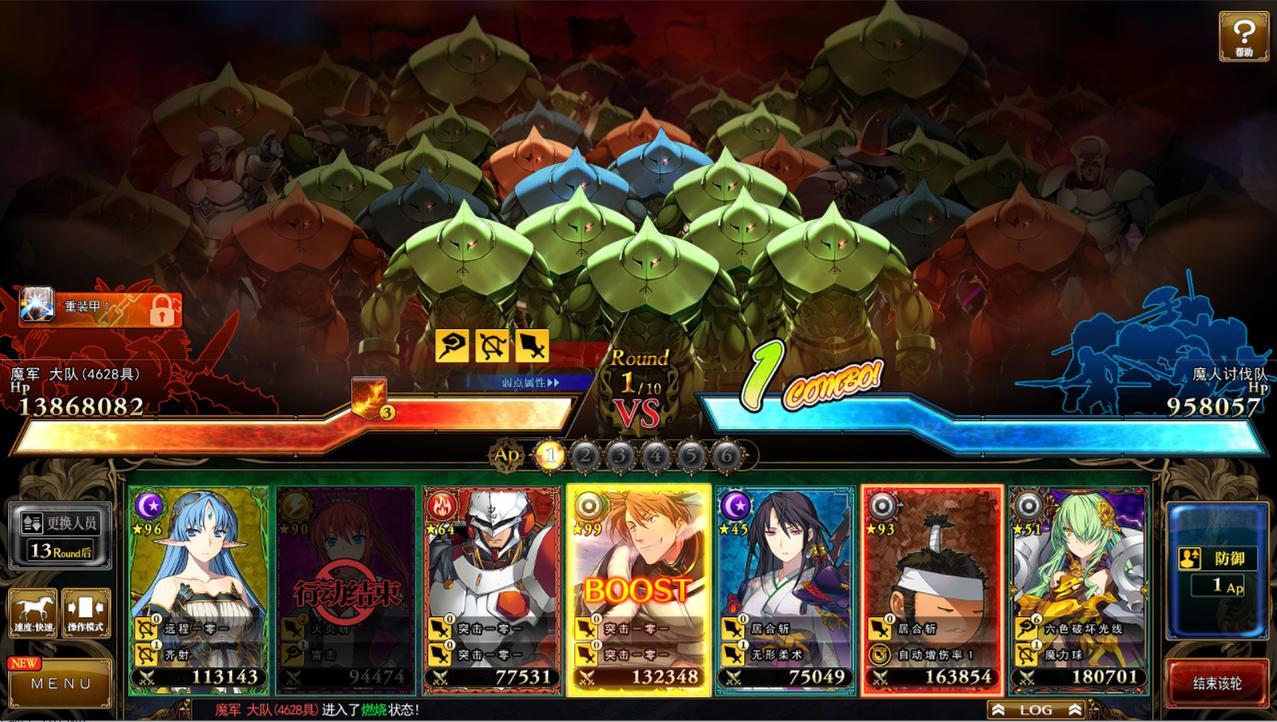Expand the battle LOG panel
Viewport: 1277px width, 722px height.
[1036, 709]
